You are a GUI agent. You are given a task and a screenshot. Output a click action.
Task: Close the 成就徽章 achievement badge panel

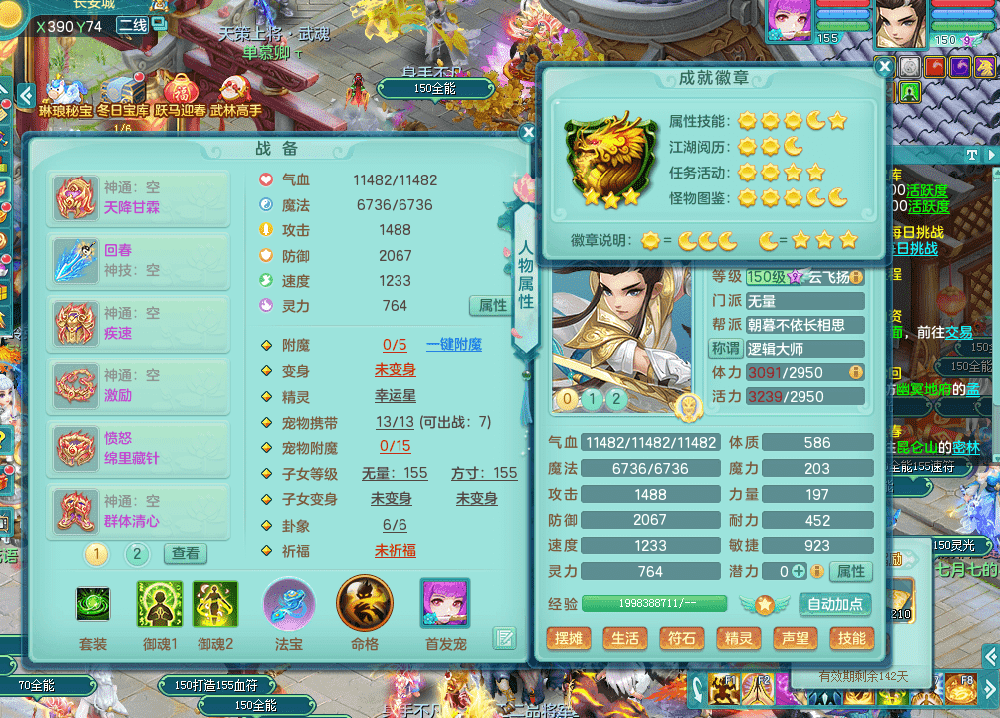coord(884,67)
